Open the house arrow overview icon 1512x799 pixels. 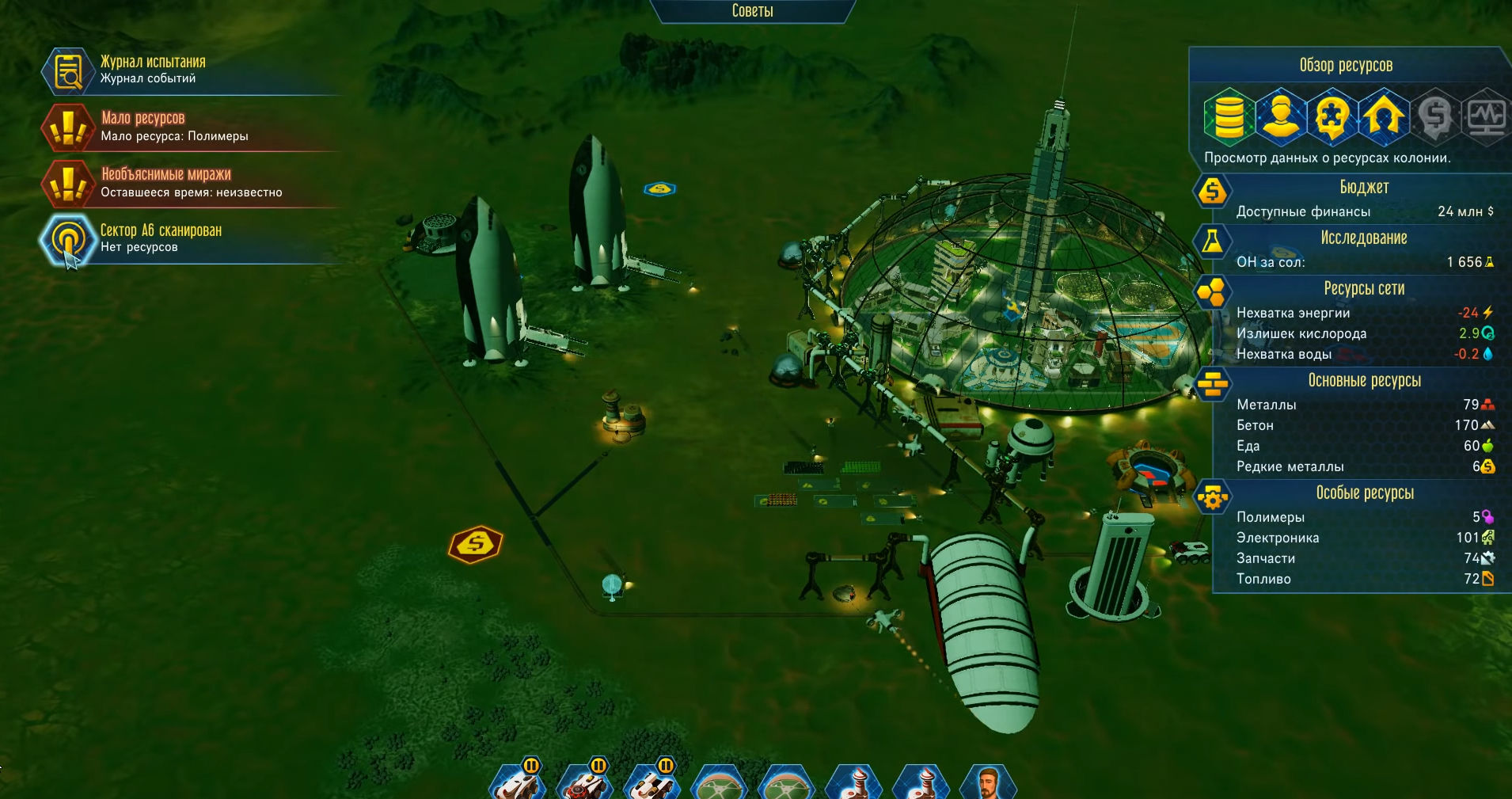(1383, 117)
